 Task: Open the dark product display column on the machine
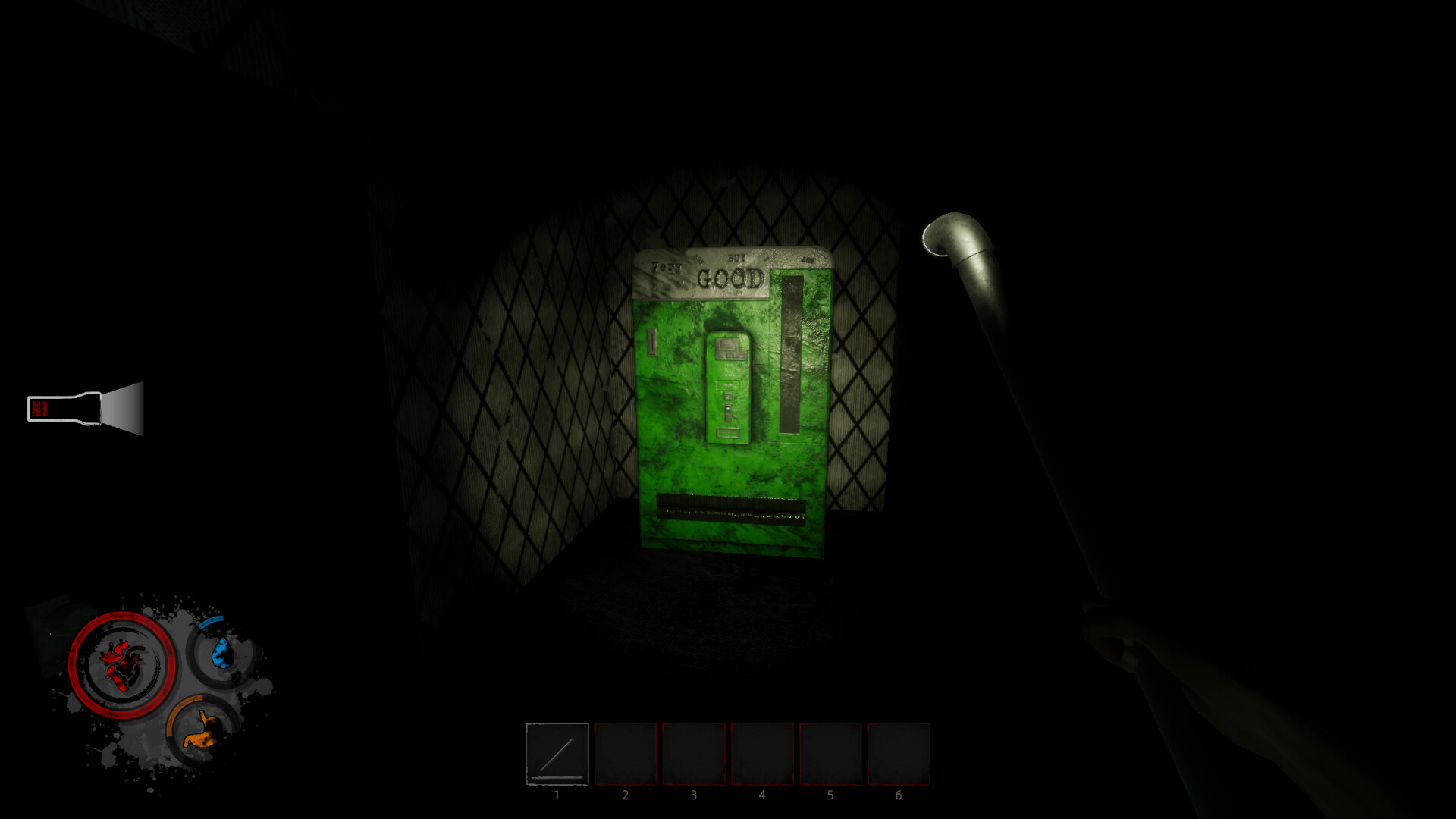789,356
